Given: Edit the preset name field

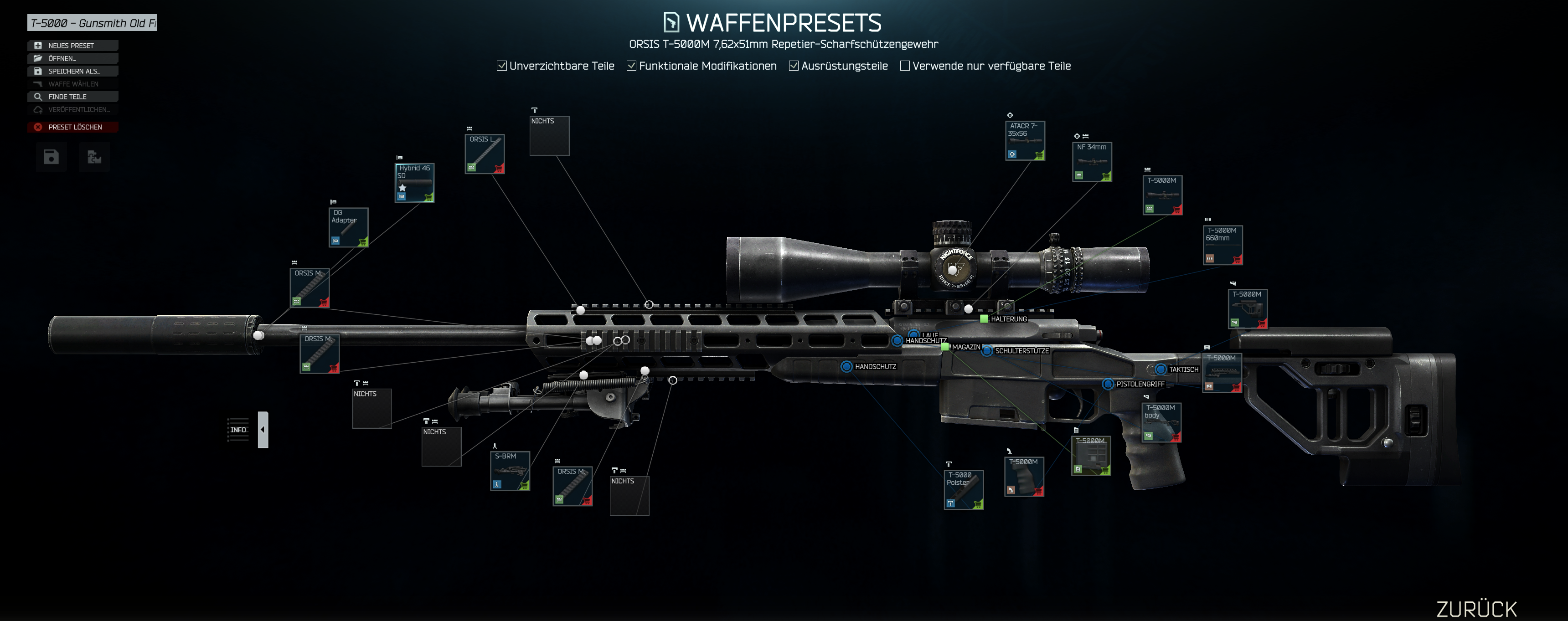Looking at the screenshot, I should click(x=92, y=23).
